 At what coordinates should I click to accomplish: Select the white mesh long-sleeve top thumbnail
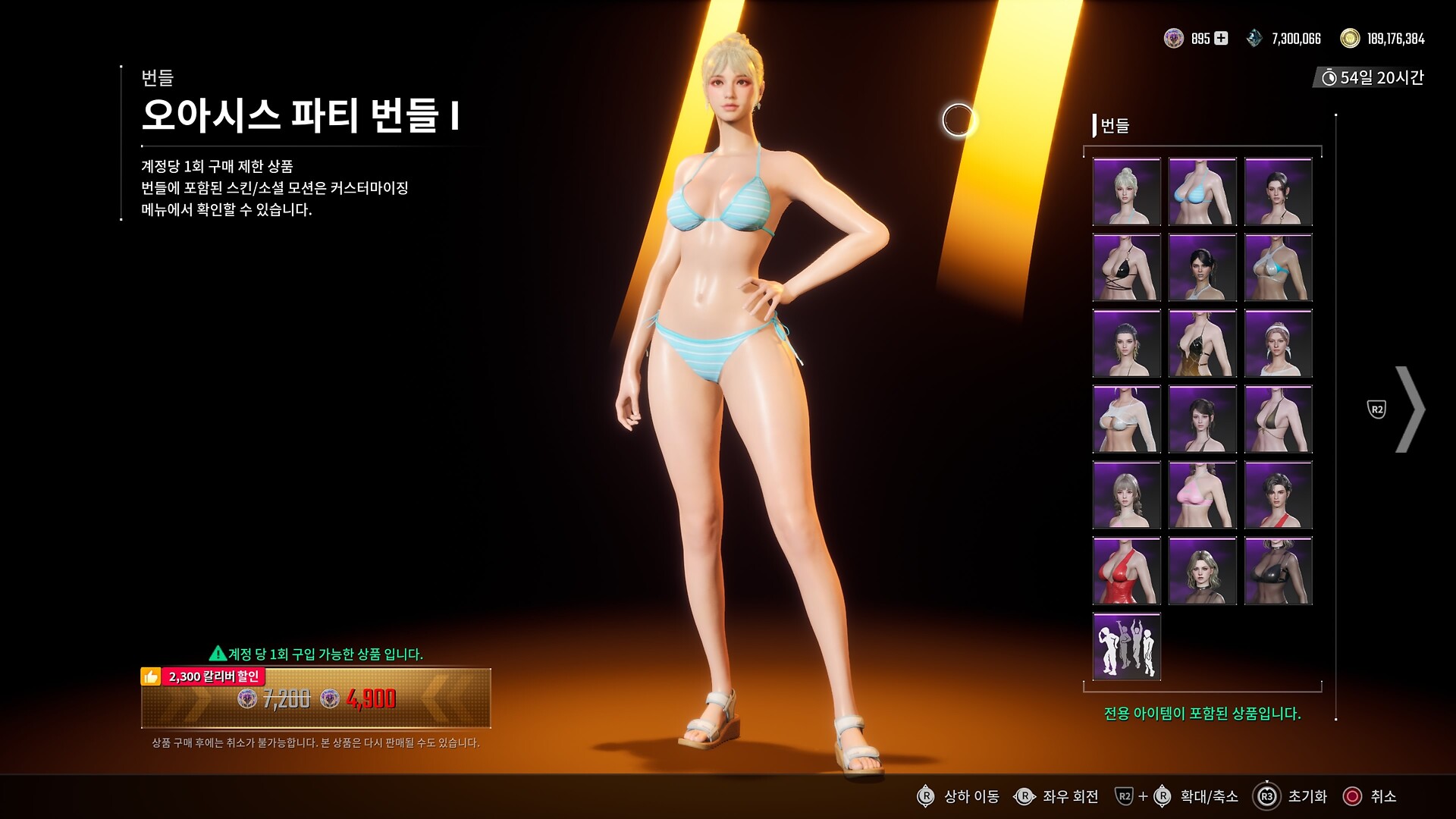pyautogui.click(x=1126, y=419)
